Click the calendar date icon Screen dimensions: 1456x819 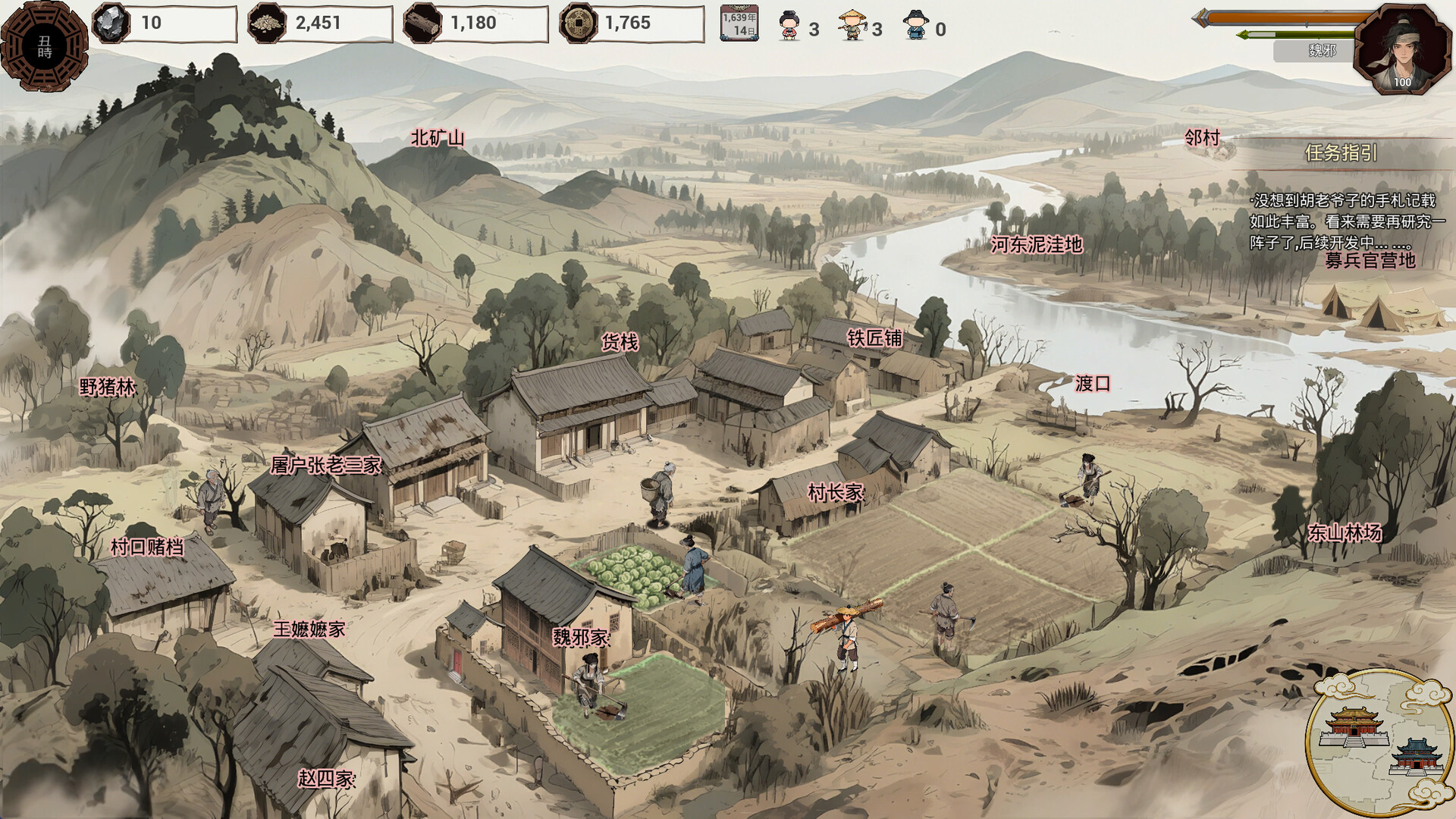pos(739,23)
